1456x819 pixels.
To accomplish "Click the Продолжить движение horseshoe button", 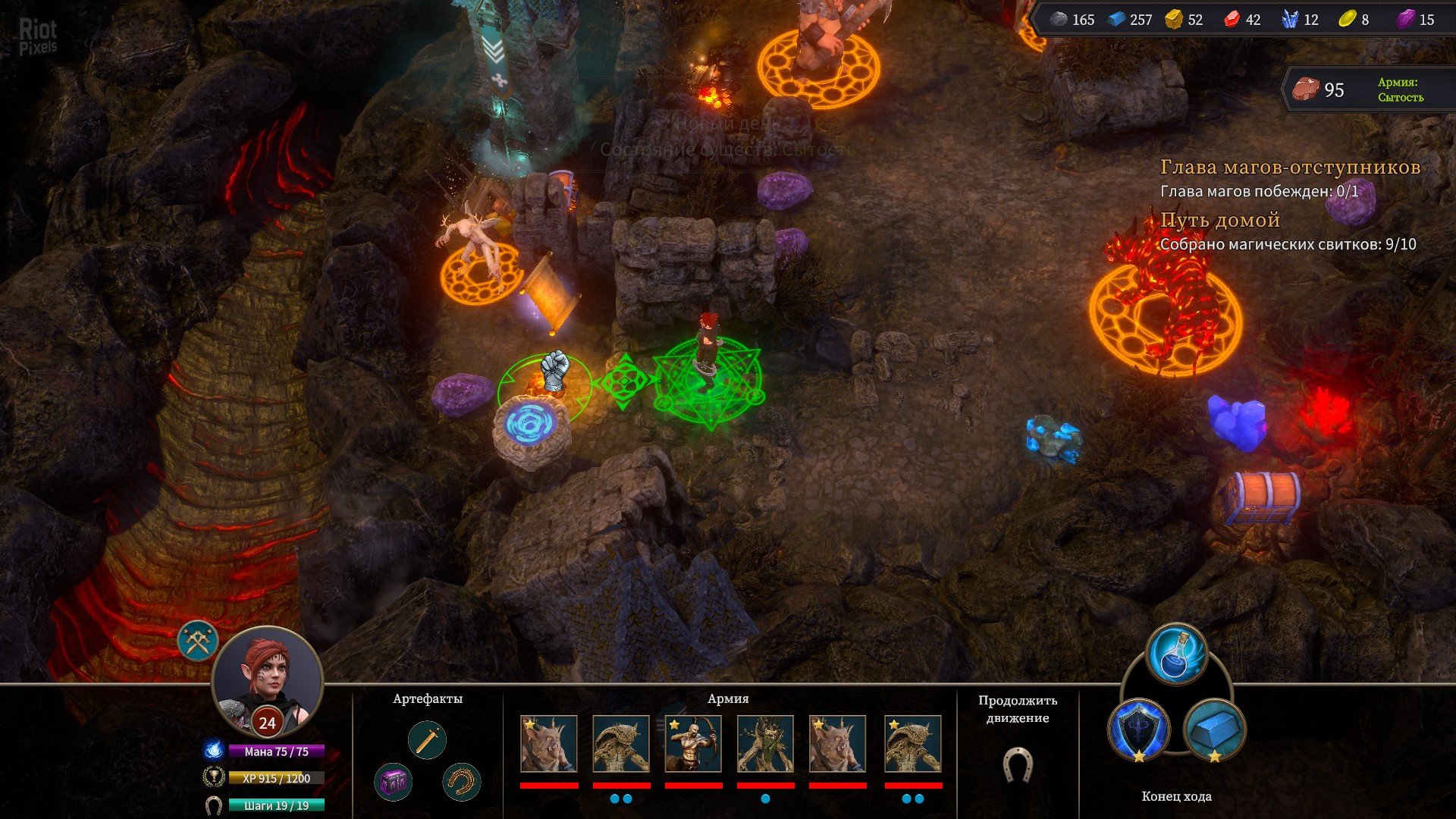I will pyautogui.click(x=1017, y=764).
